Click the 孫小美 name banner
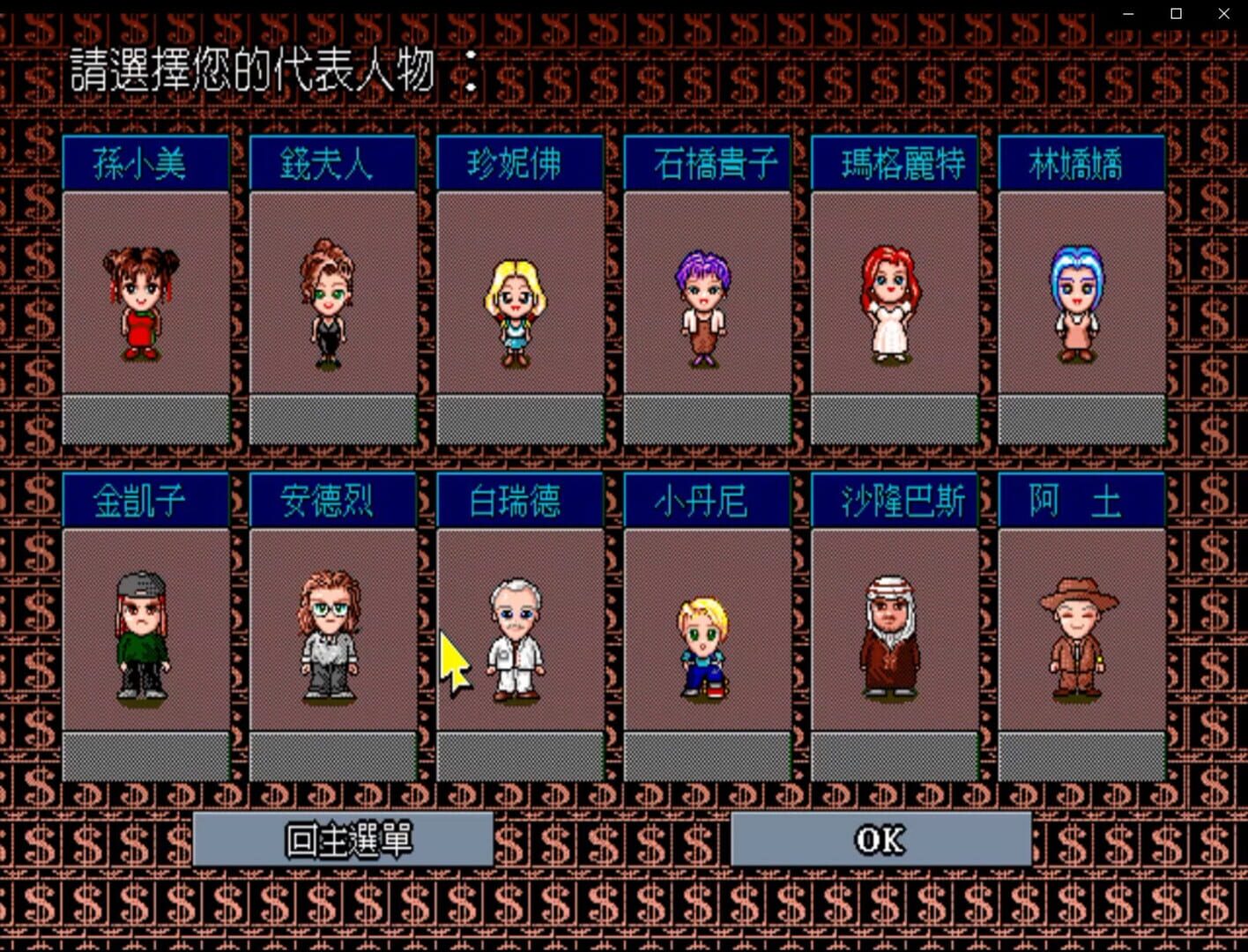Image resolution: width=1248 pixels, height=952 pixels. coord(145,162)
